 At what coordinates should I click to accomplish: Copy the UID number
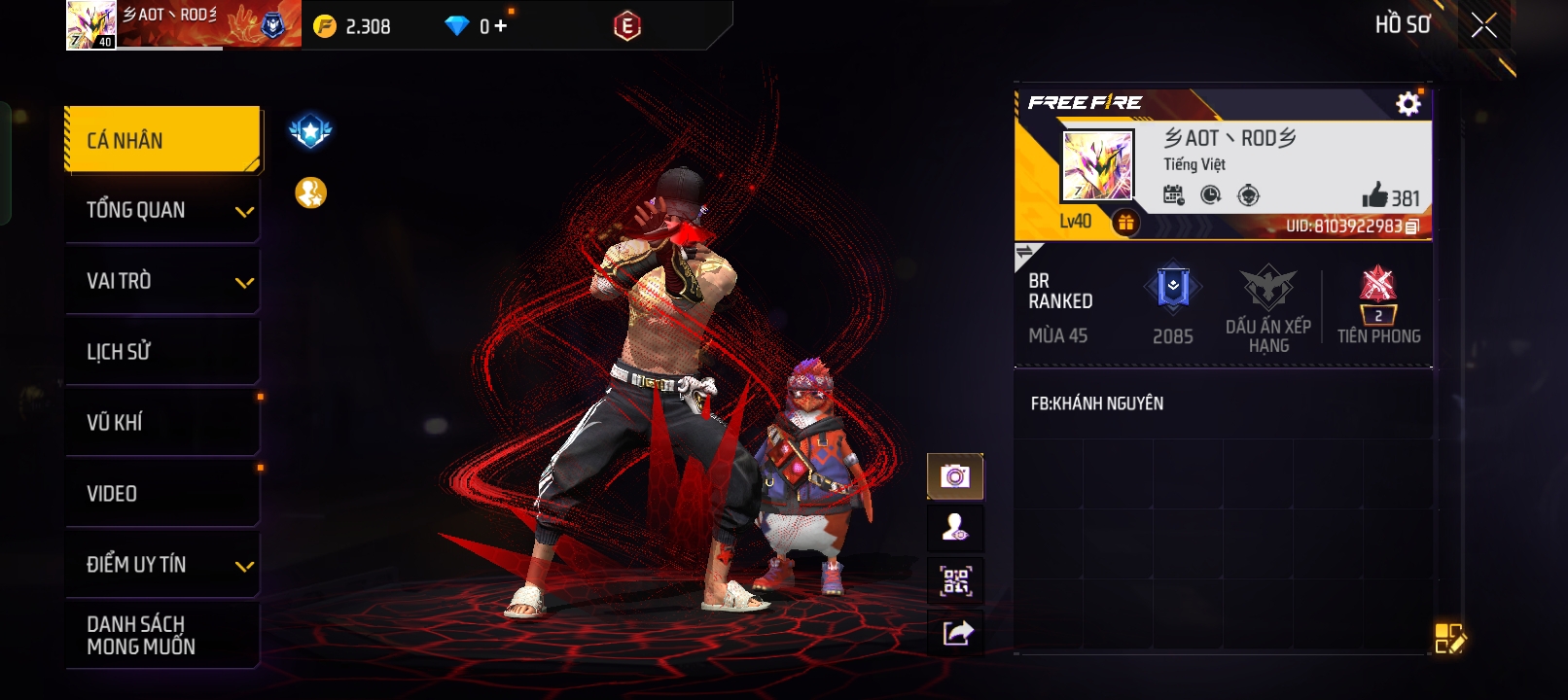1412,227
